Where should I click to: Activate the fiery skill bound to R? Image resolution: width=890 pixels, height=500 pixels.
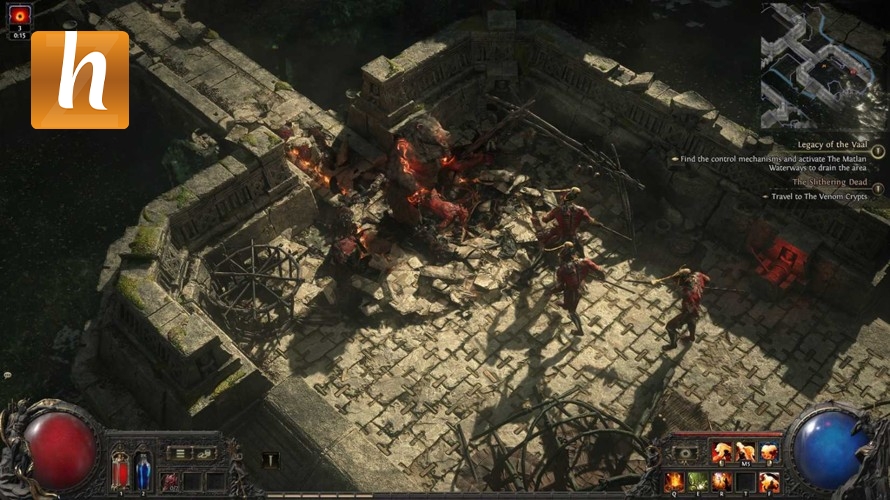tap(720, 481)
